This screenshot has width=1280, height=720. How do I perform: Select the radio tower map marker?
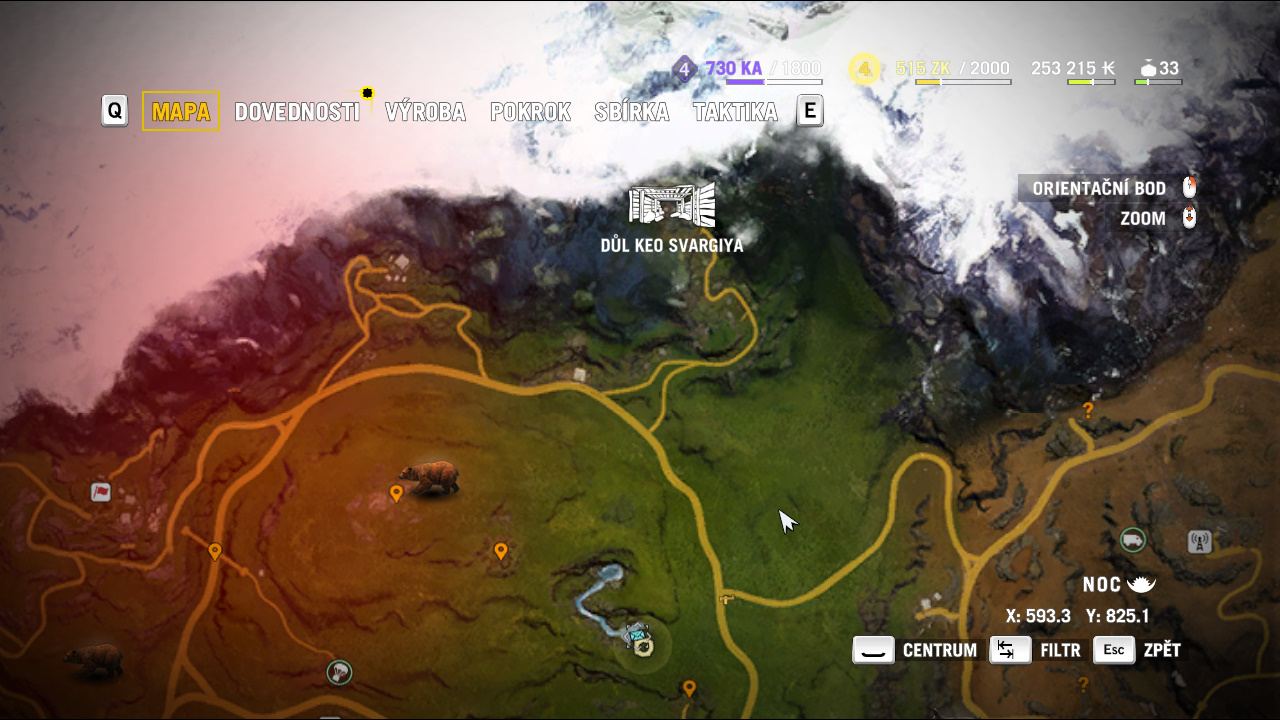pyautogui.click(x=1199, y=542)
